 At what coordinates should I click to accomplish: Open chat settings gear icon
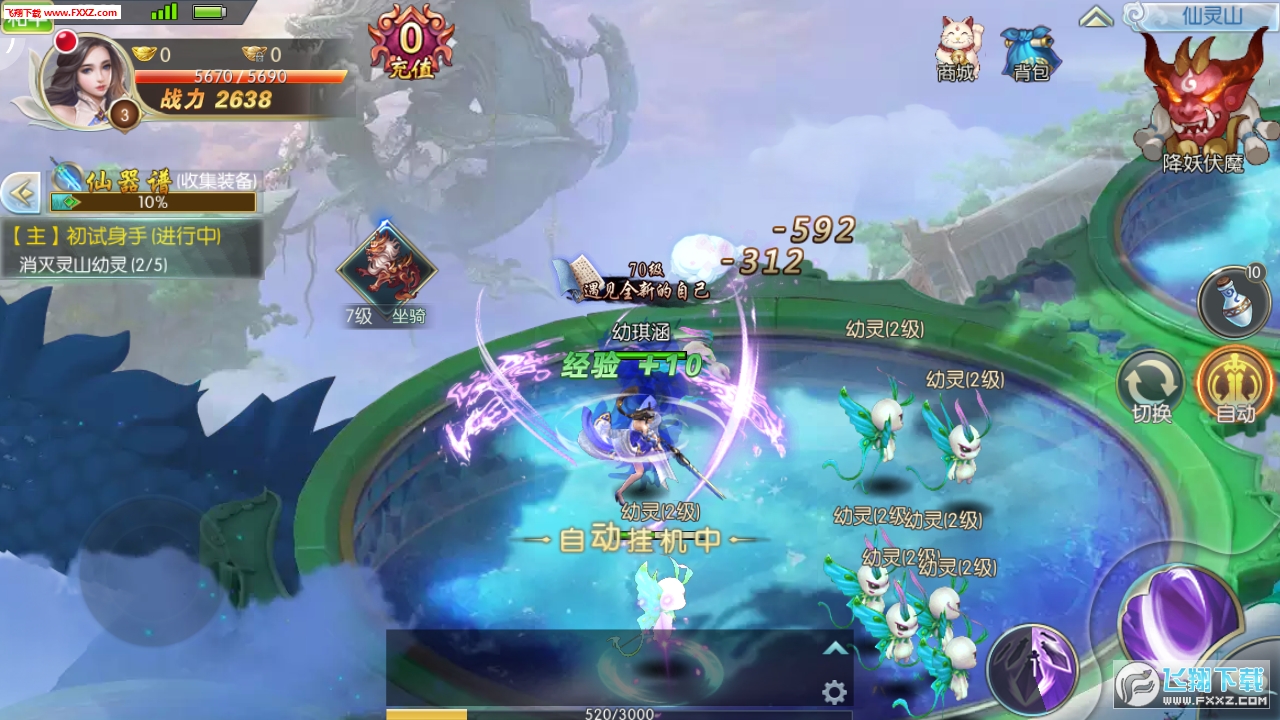click(x=834, y=692)
